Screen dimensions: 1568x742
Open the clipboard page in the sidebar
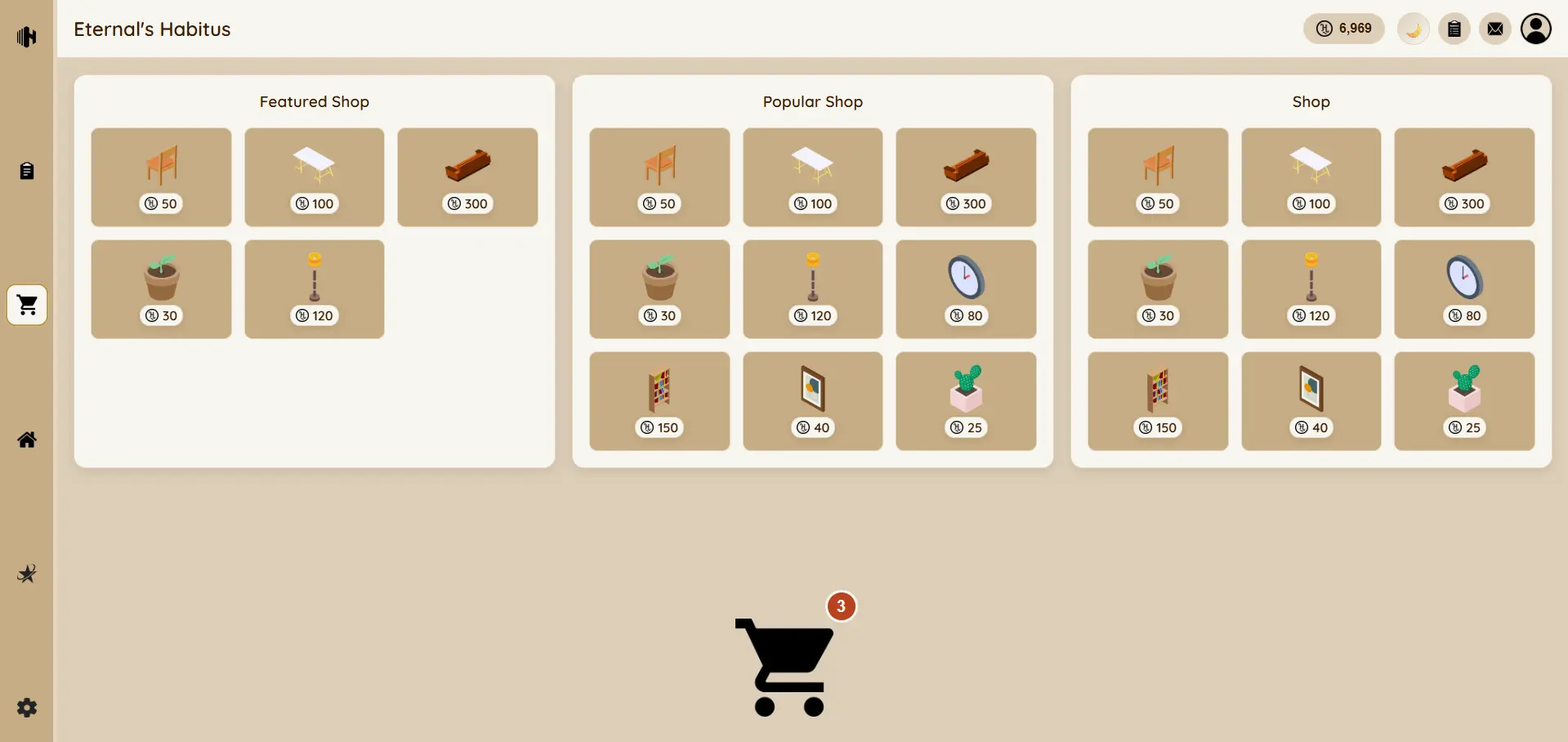tap(27, 170)
